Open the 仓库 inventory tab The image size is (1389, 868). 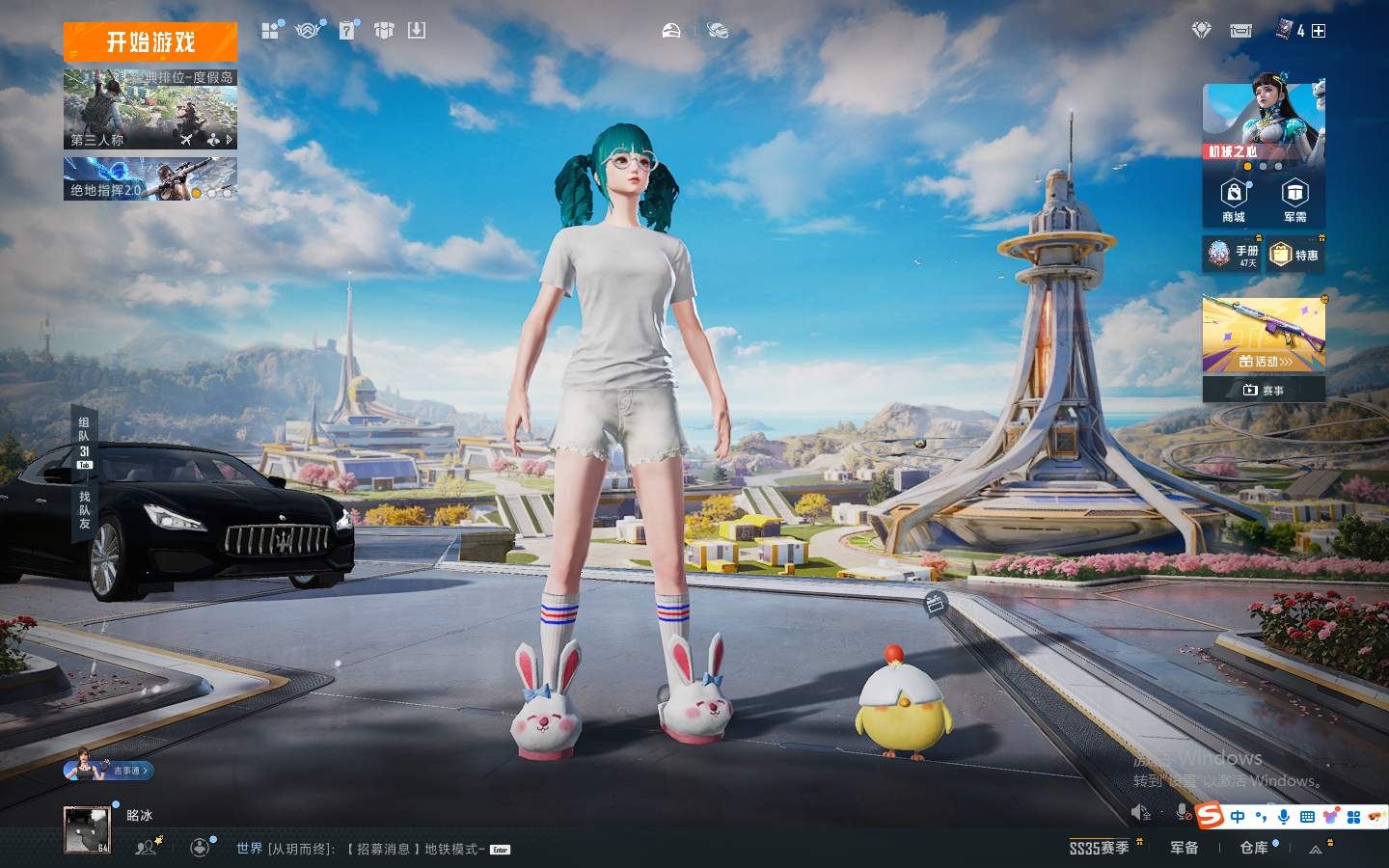(x=1254, y=848)
